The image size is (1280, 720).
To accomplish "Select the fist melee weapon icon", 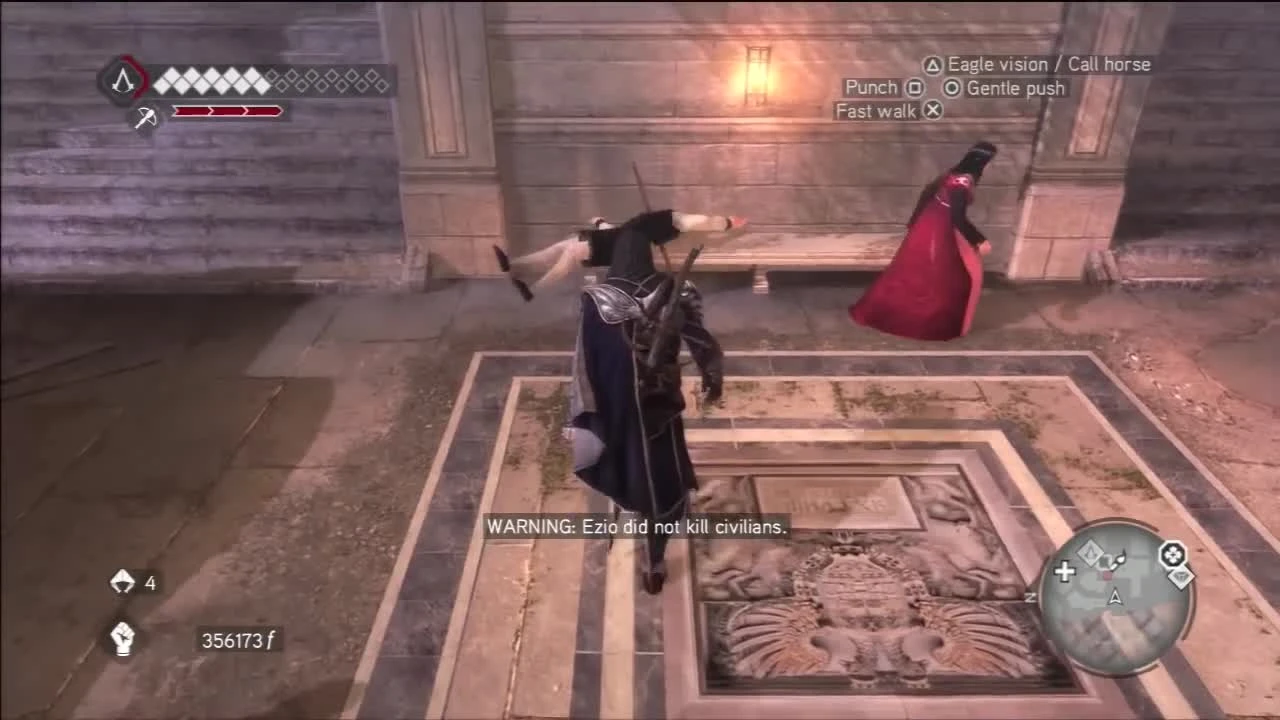I will coord(122,636).
